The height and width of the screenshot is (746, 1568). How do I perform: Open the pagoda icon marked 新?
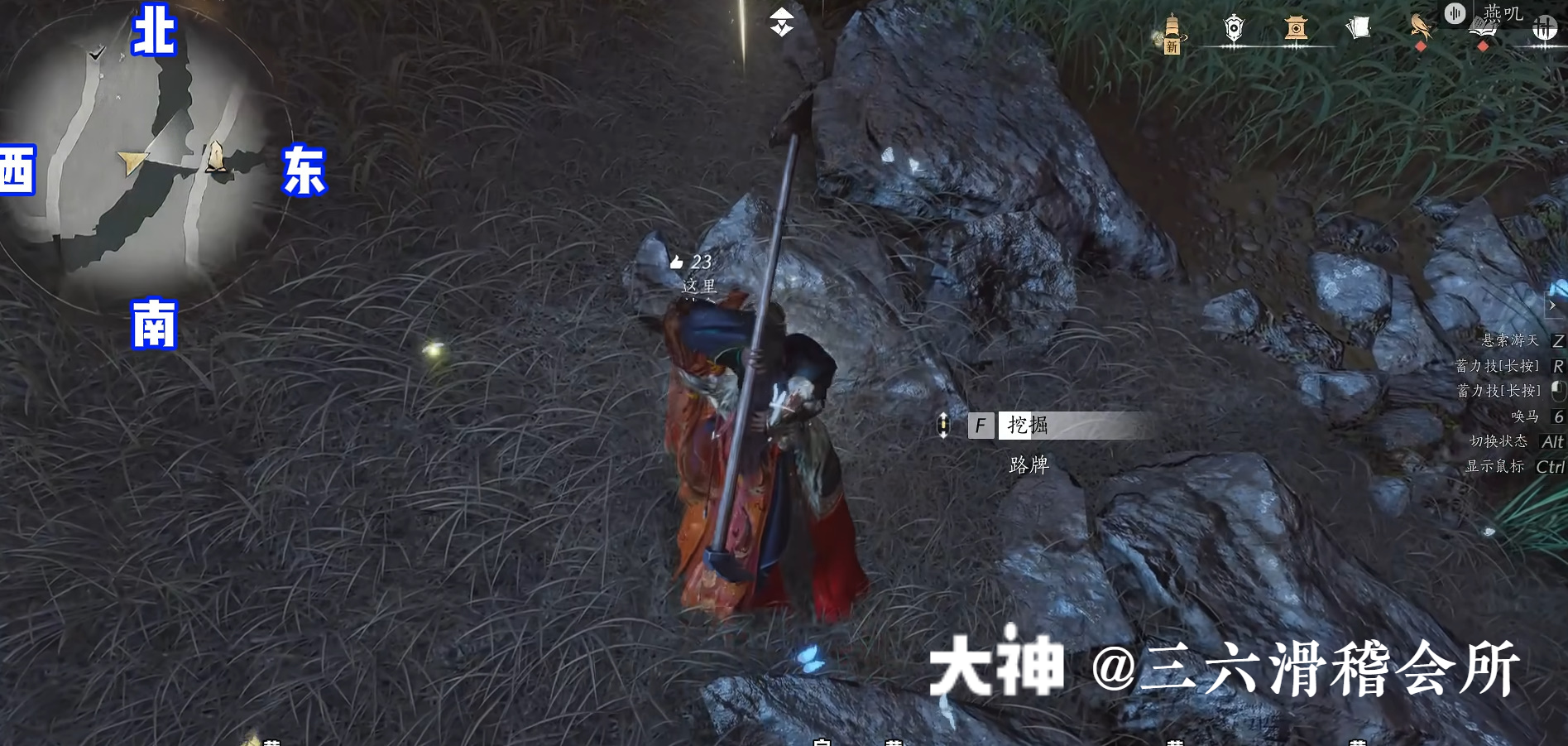pyautogui.click(x=1171, y=33)
